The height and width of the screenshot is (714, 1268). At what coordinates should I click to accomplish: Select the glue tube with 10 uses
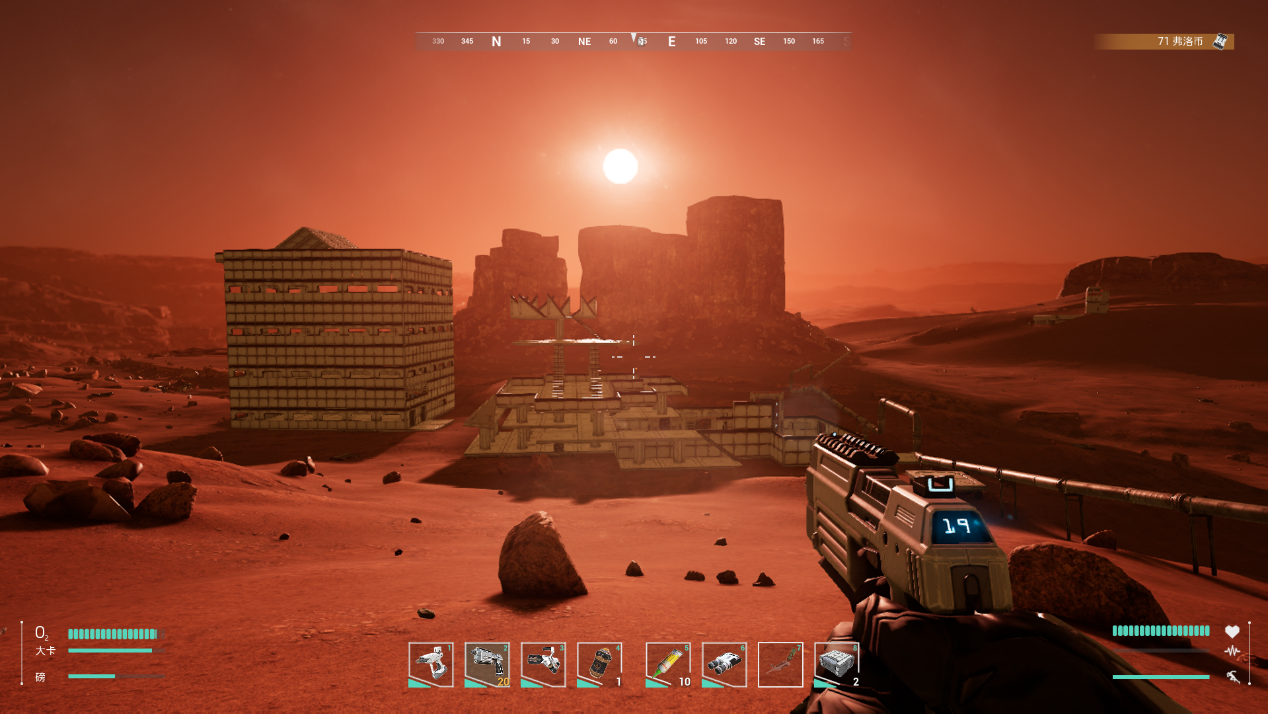click(x=668, y=664)
